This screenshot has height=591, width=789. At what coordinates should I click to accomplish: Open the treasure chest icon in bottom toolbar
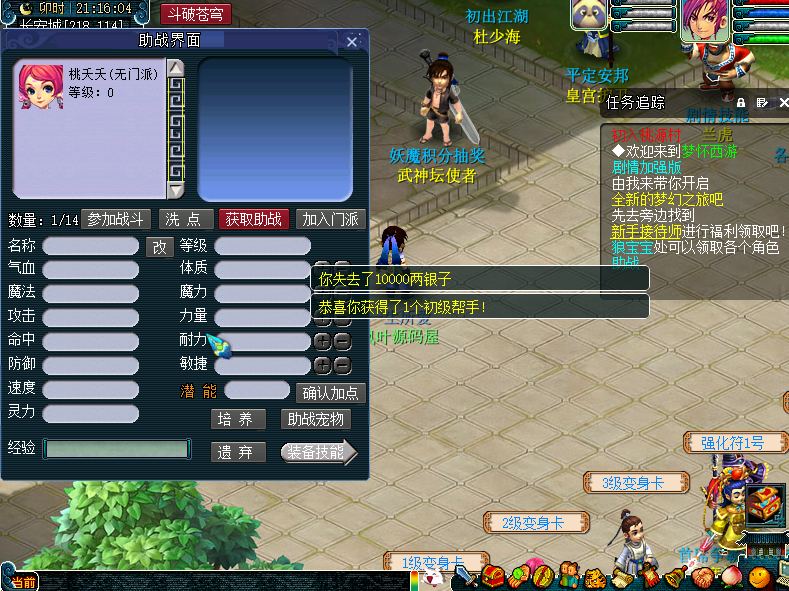[x=493, y=577]
